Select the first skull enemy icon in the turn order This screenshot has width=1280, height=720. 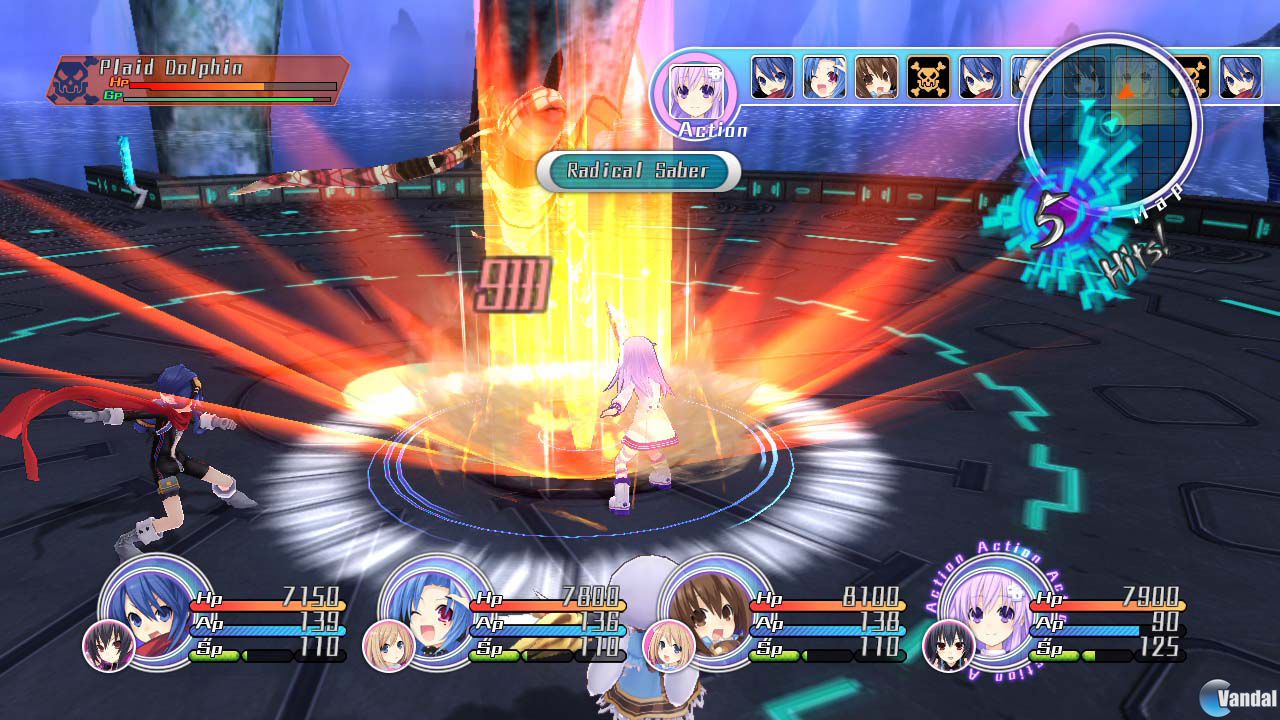[x=927, y=75]
